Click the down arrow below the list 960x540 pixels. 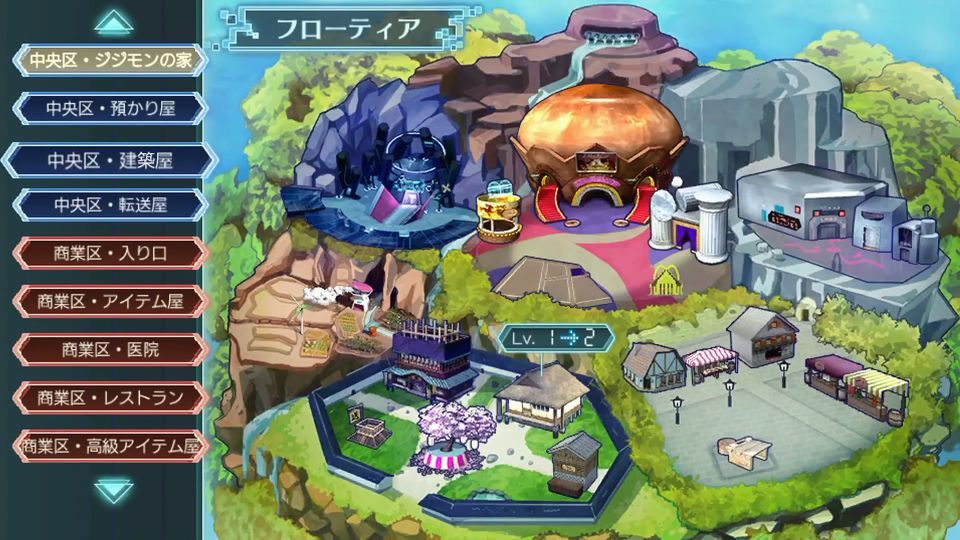pyautogui.click(x=114, y=489)
